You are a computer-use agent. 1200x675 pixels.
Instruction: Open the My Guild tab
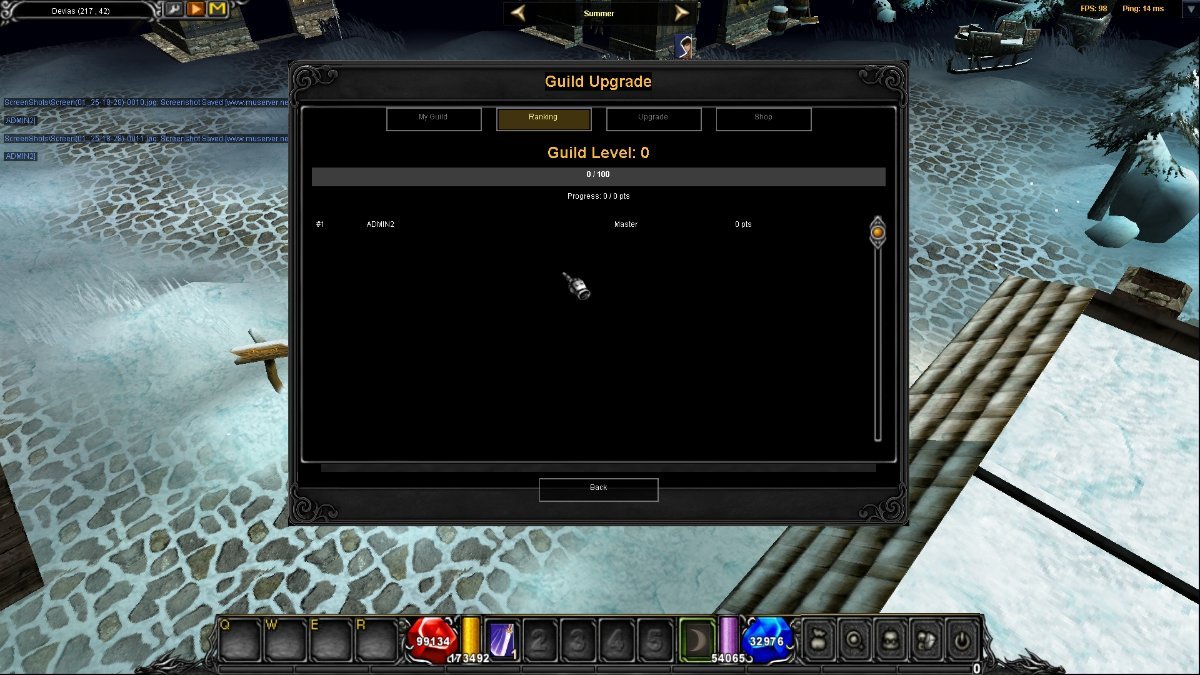pos(433,119)
